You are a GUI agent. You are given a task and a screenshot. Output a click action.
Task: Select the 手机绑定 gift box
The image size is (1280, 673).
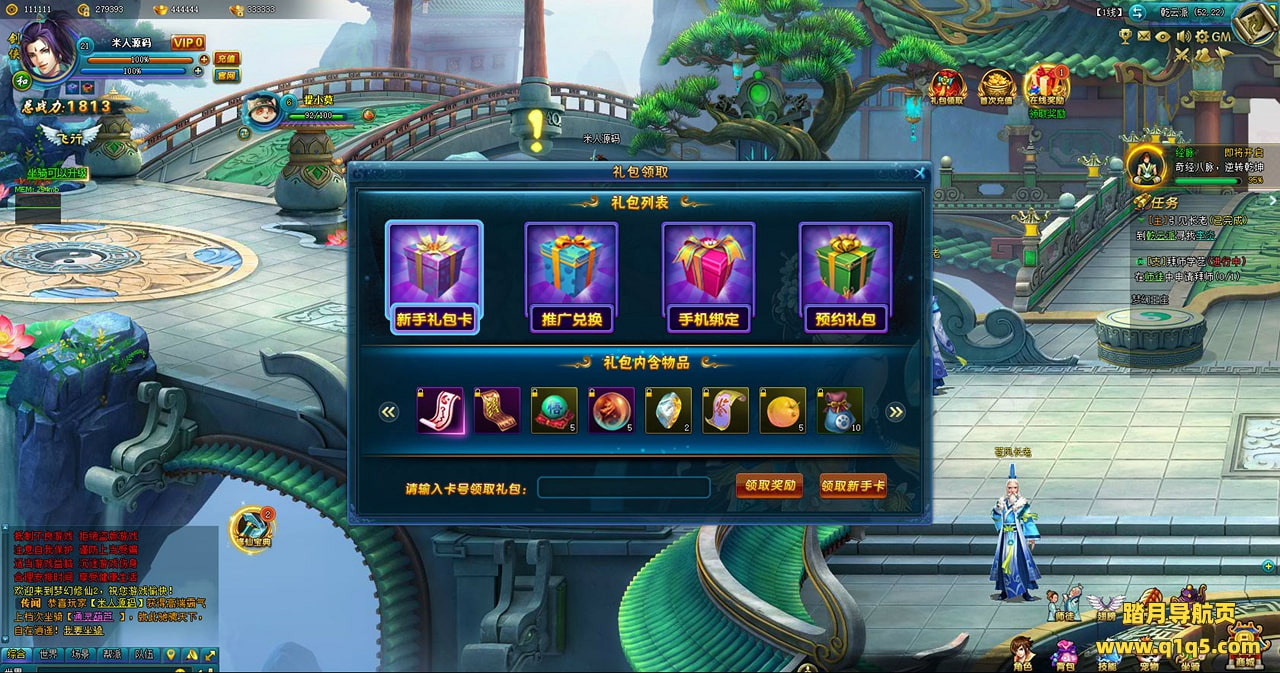[x=708, y=277]
